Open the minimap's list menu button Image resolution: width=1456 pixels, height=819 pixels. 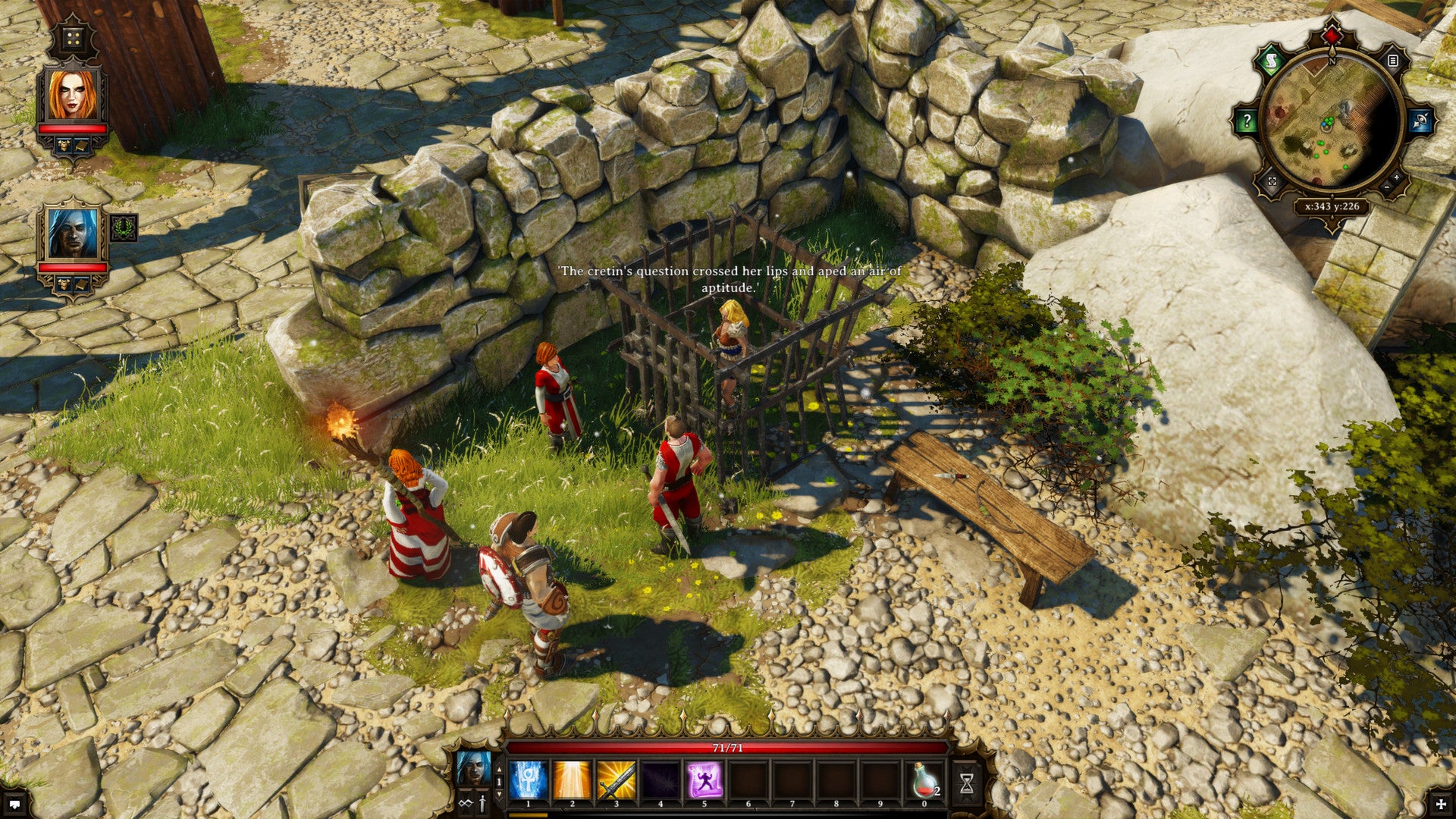pyautogui.click(x=1392, y=61)
